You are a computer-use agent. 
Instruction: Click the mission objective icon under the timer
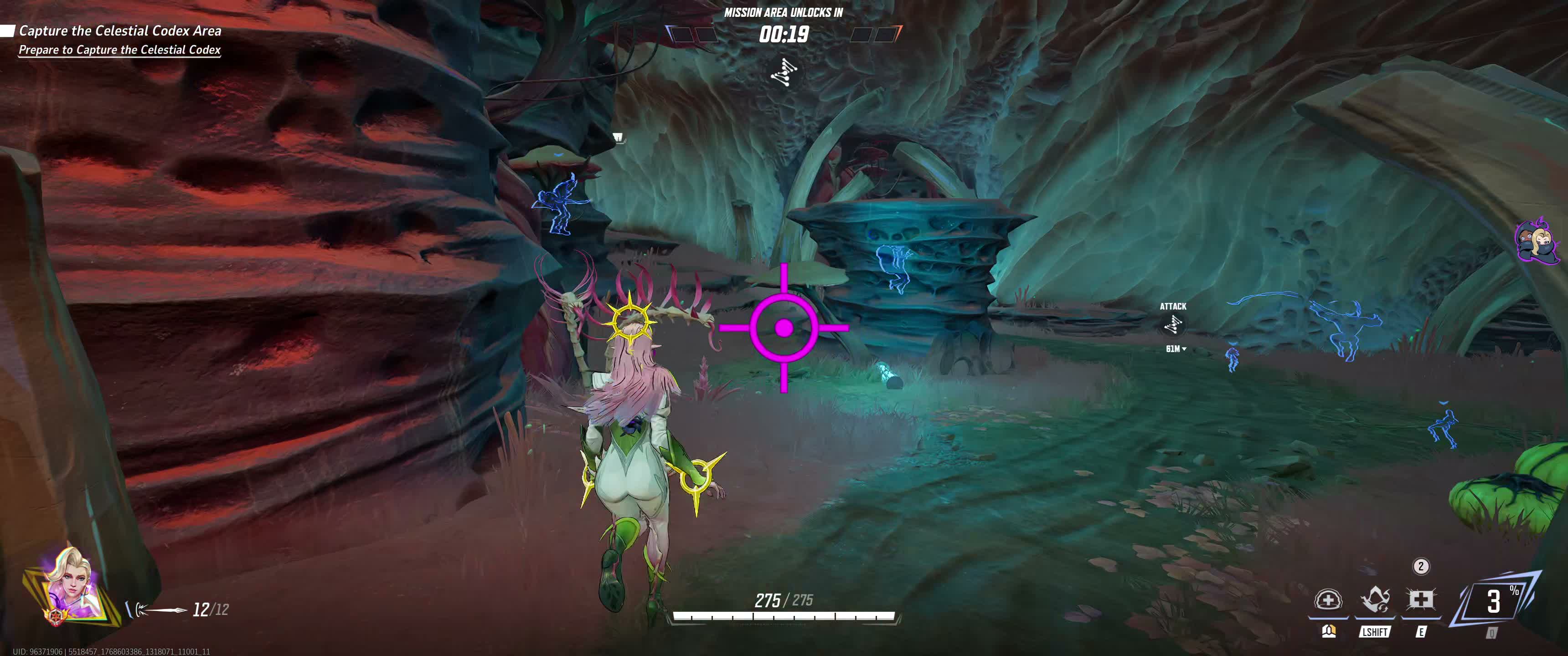(784, 73)
